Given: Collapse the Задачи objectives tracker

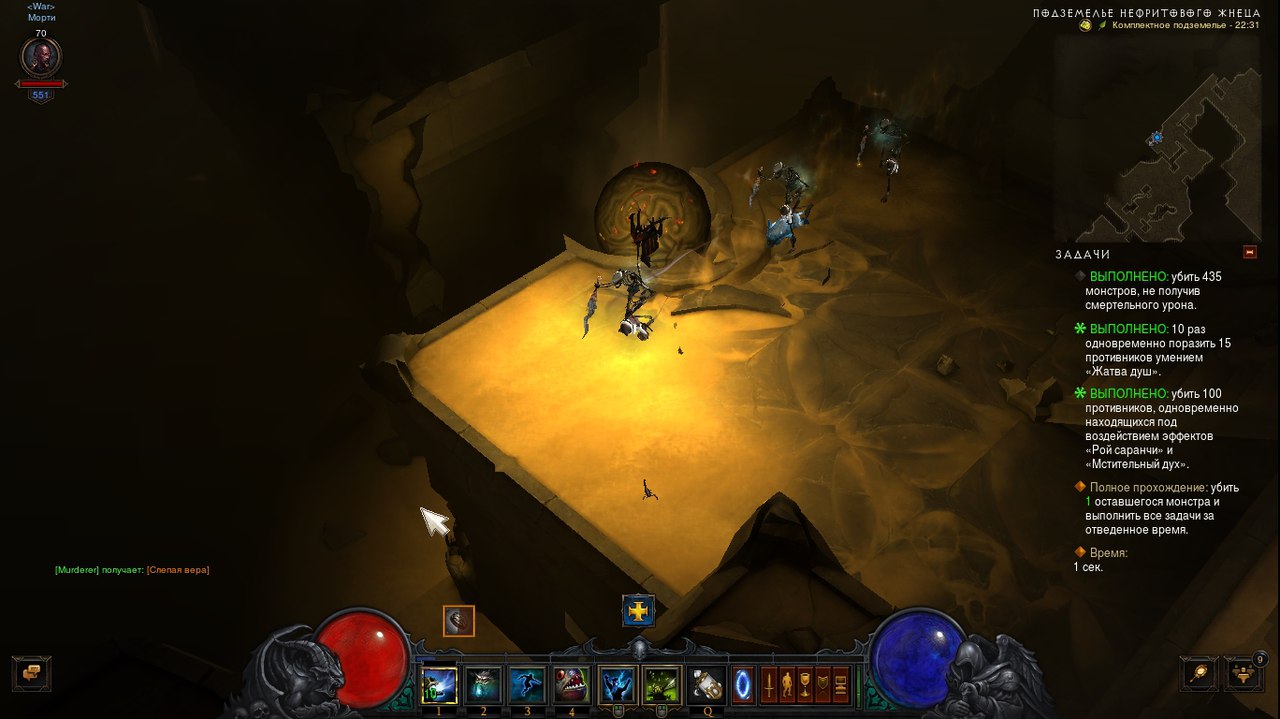Looking at the screenshot, I should tap(1249, 253).
